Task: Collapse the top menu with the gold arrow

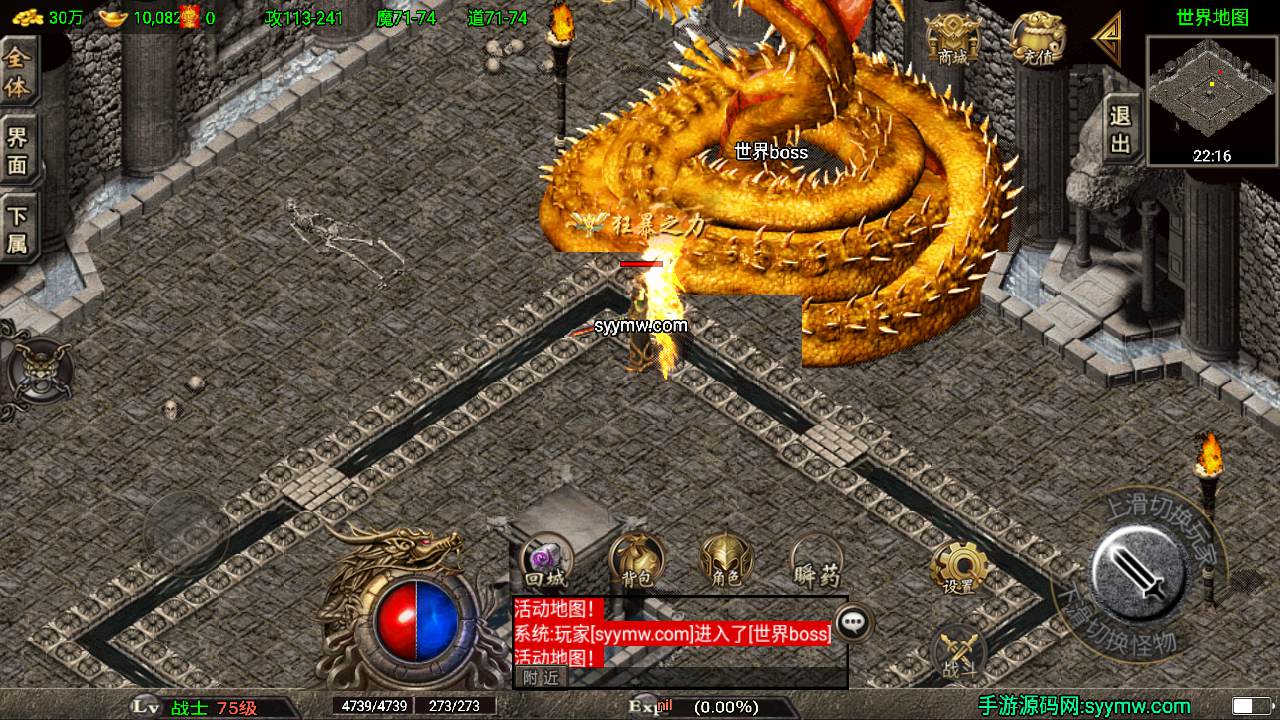Action: point(1107,40)
